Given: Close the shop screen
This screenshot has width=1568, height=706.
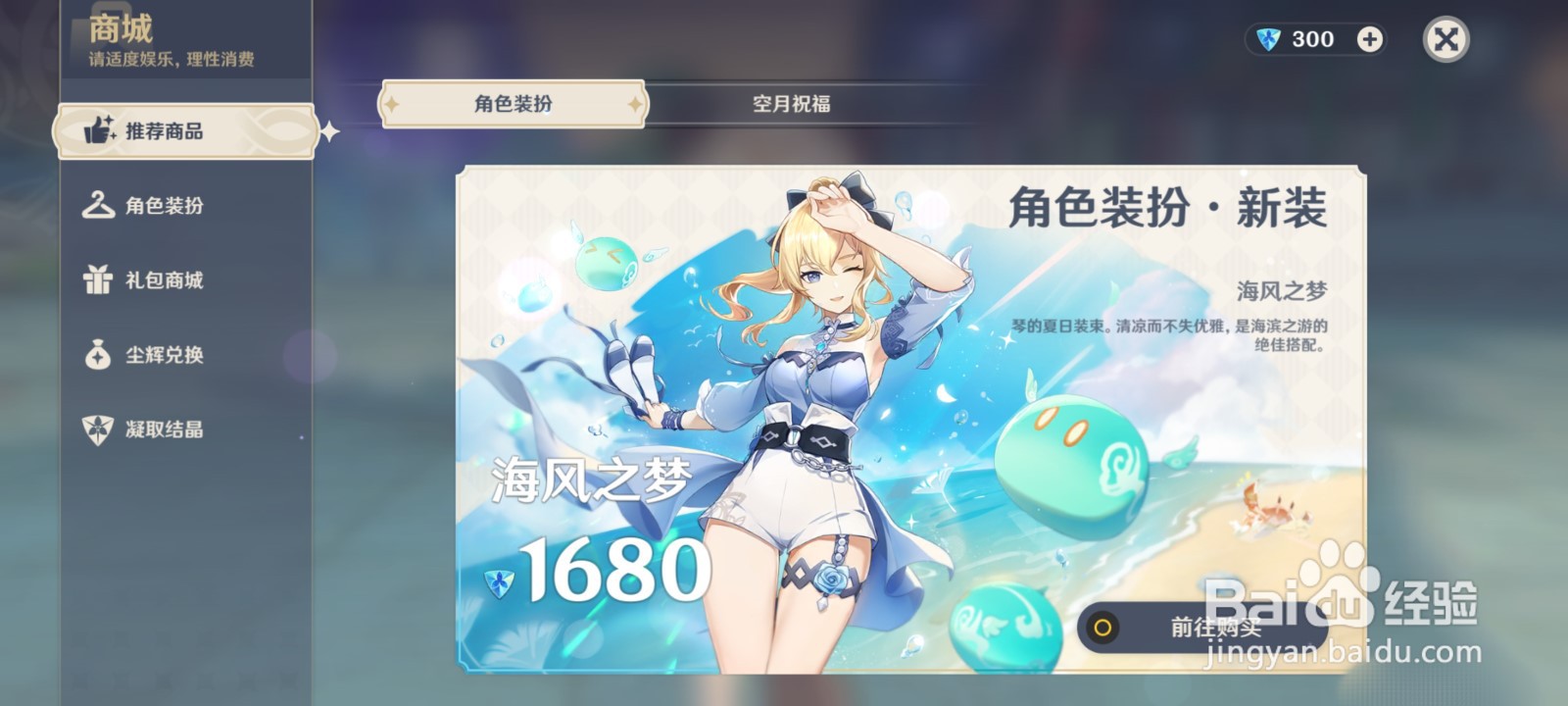Looking at the screenshot, I should click(x=1446, y=41).
